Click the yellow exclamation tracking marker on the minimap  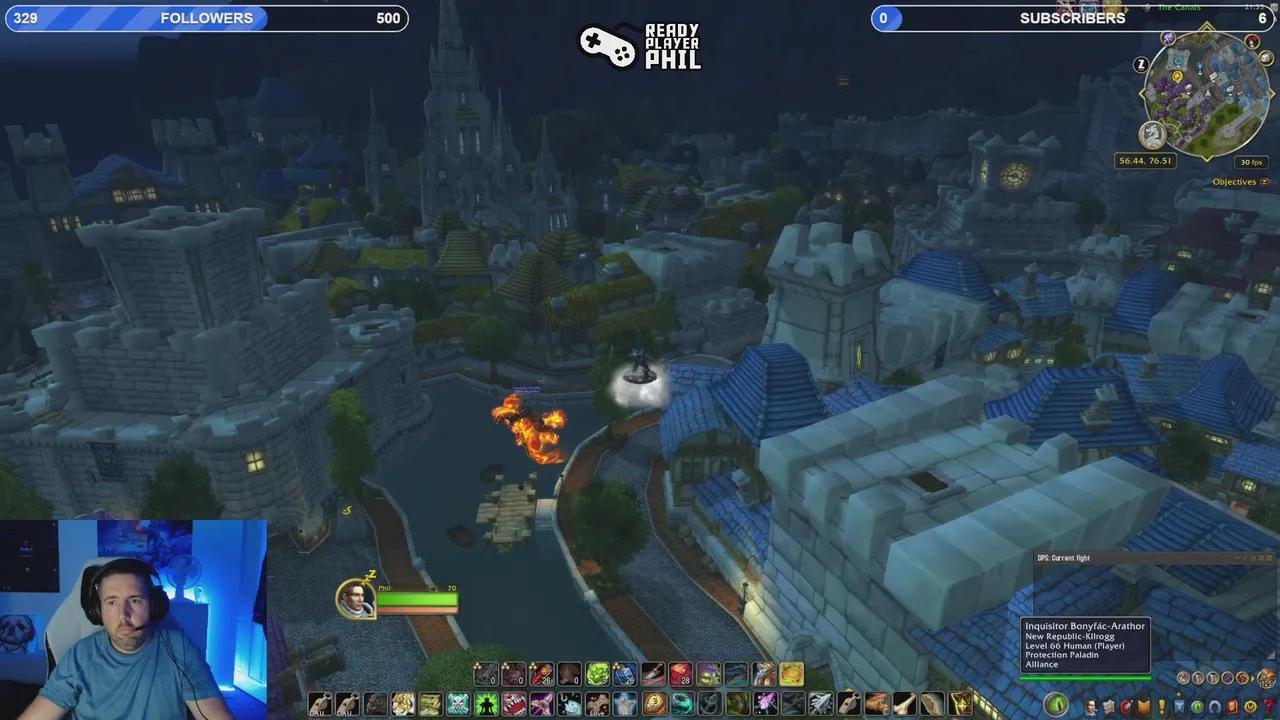click(x=1177, y=76)
